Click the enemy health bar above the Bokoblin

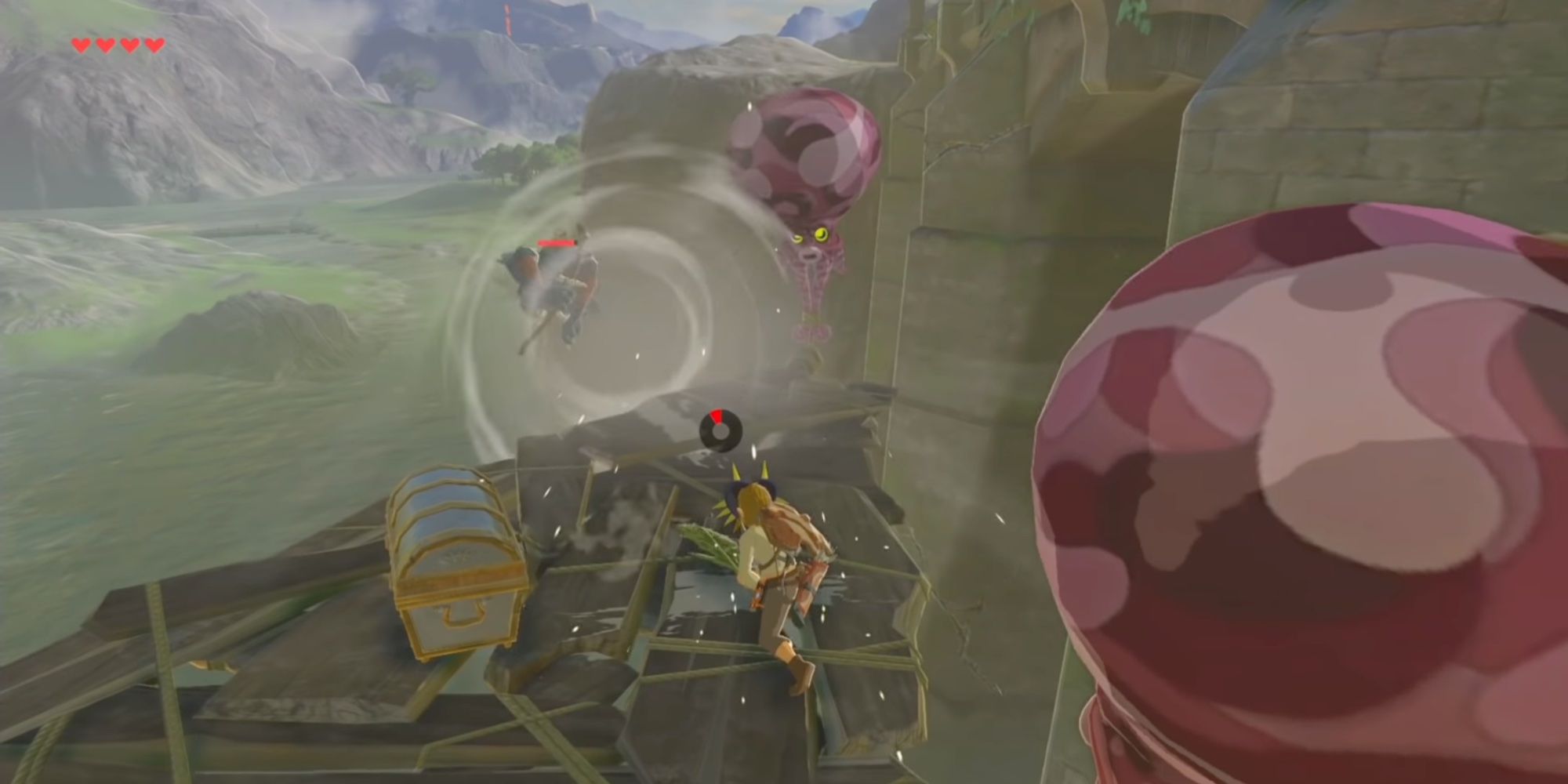[x=557, y=243]
